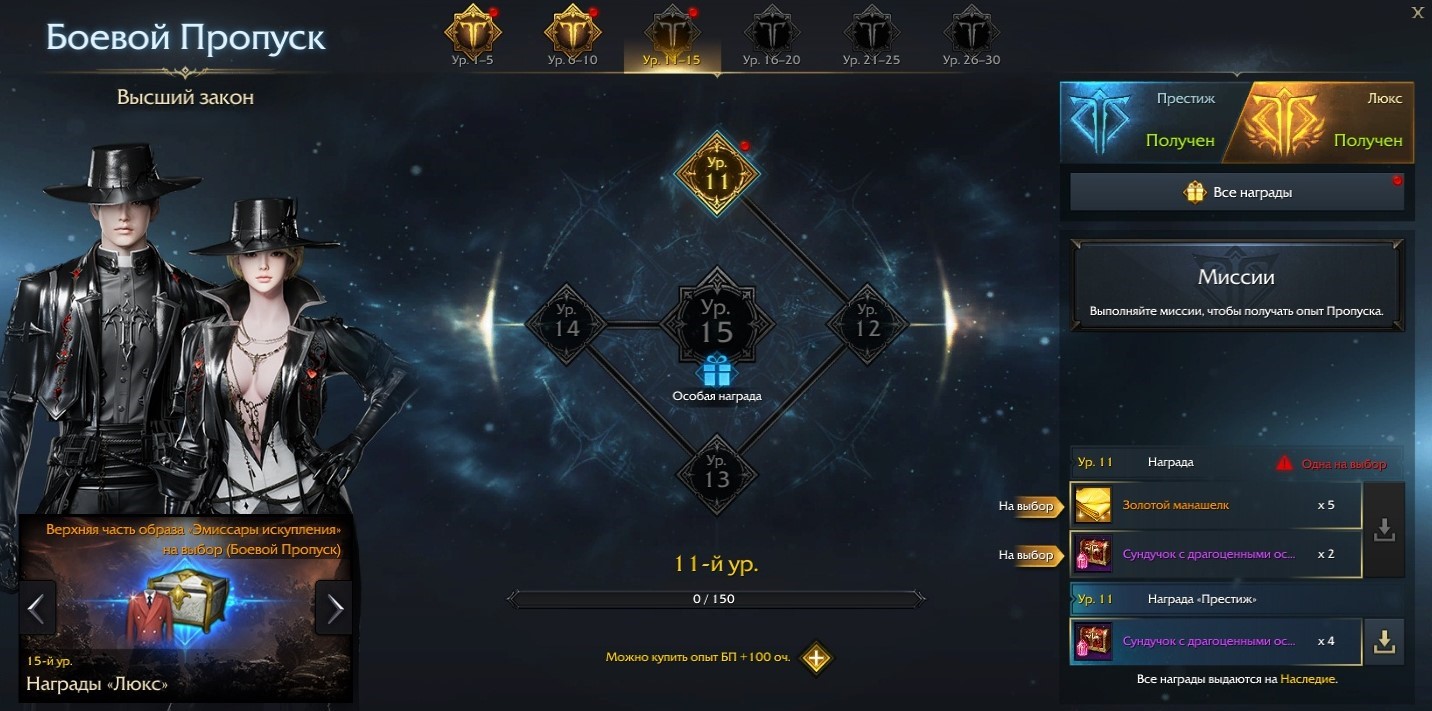Buy battle pass experience with plus button
This screenshot has width=1432, height=711.
pyautogui.click(x=816, y=658)
